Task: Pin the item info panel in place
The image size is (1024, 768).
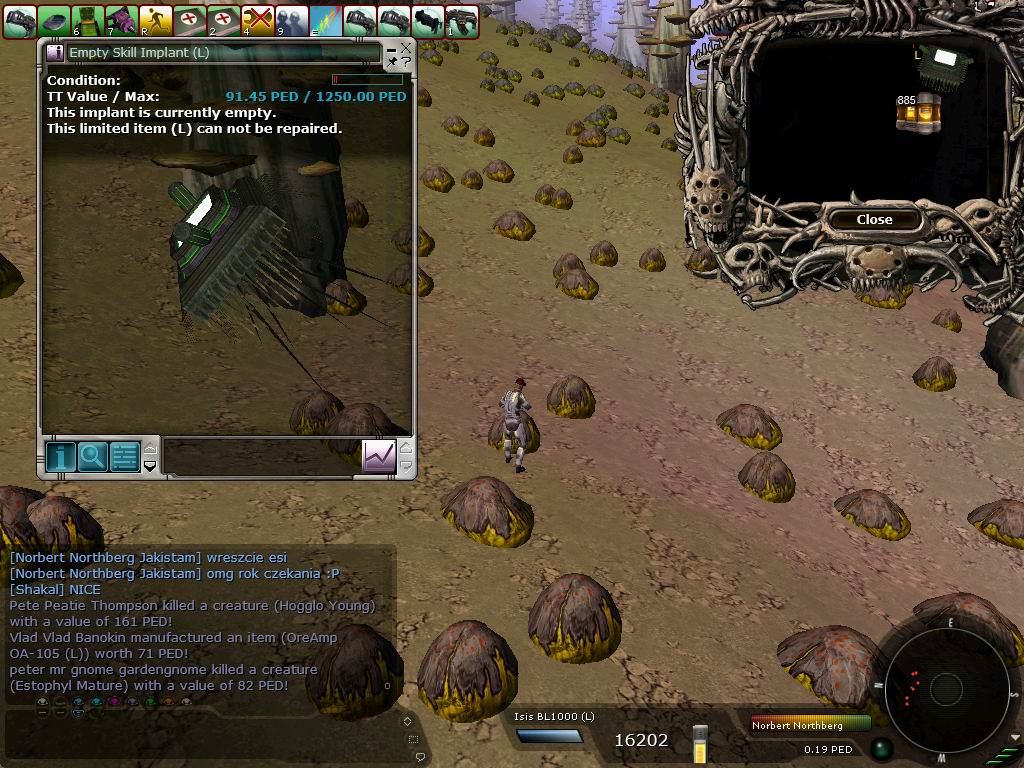Action: click(392, 62)
